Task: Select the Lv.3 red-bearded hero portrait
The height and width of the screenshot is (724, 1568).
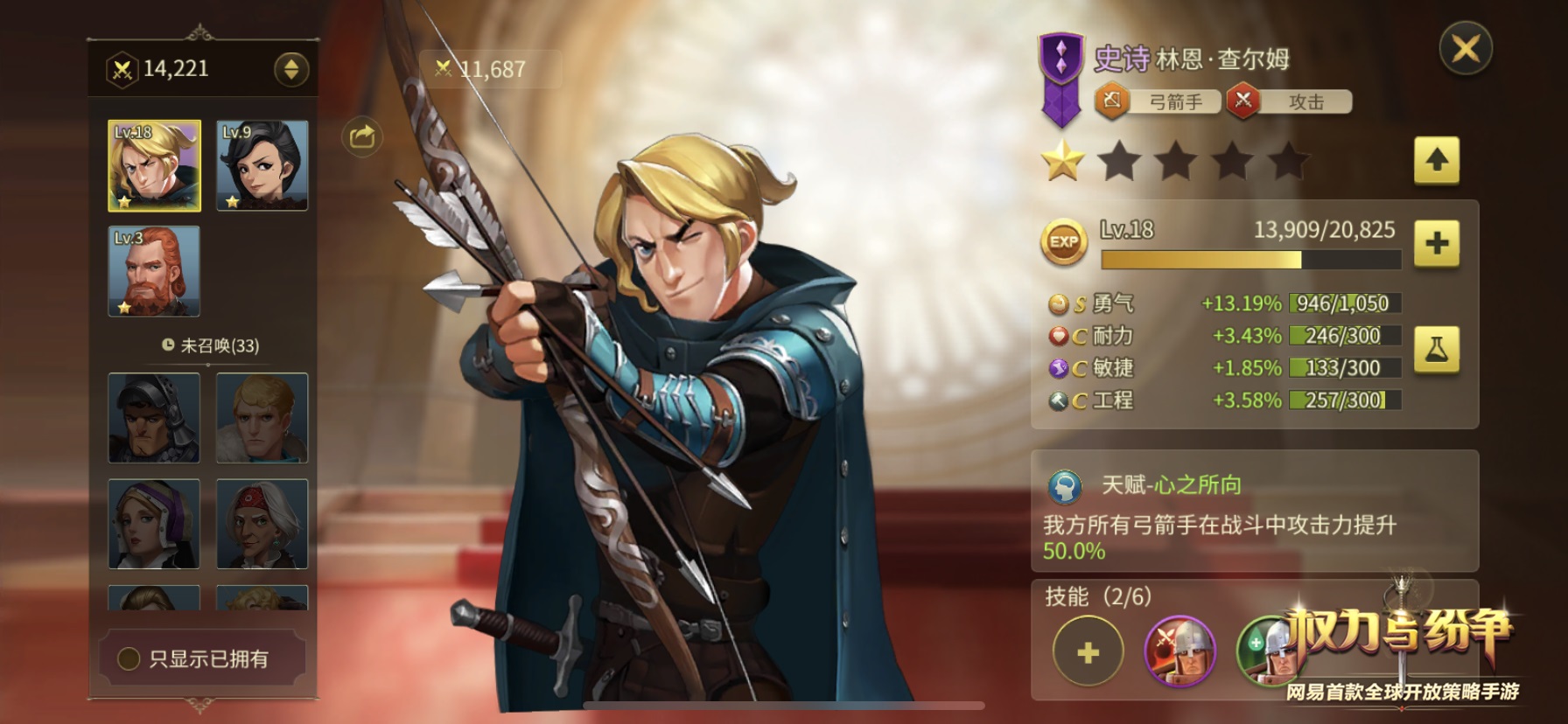Action: click(x=154, y=271)
